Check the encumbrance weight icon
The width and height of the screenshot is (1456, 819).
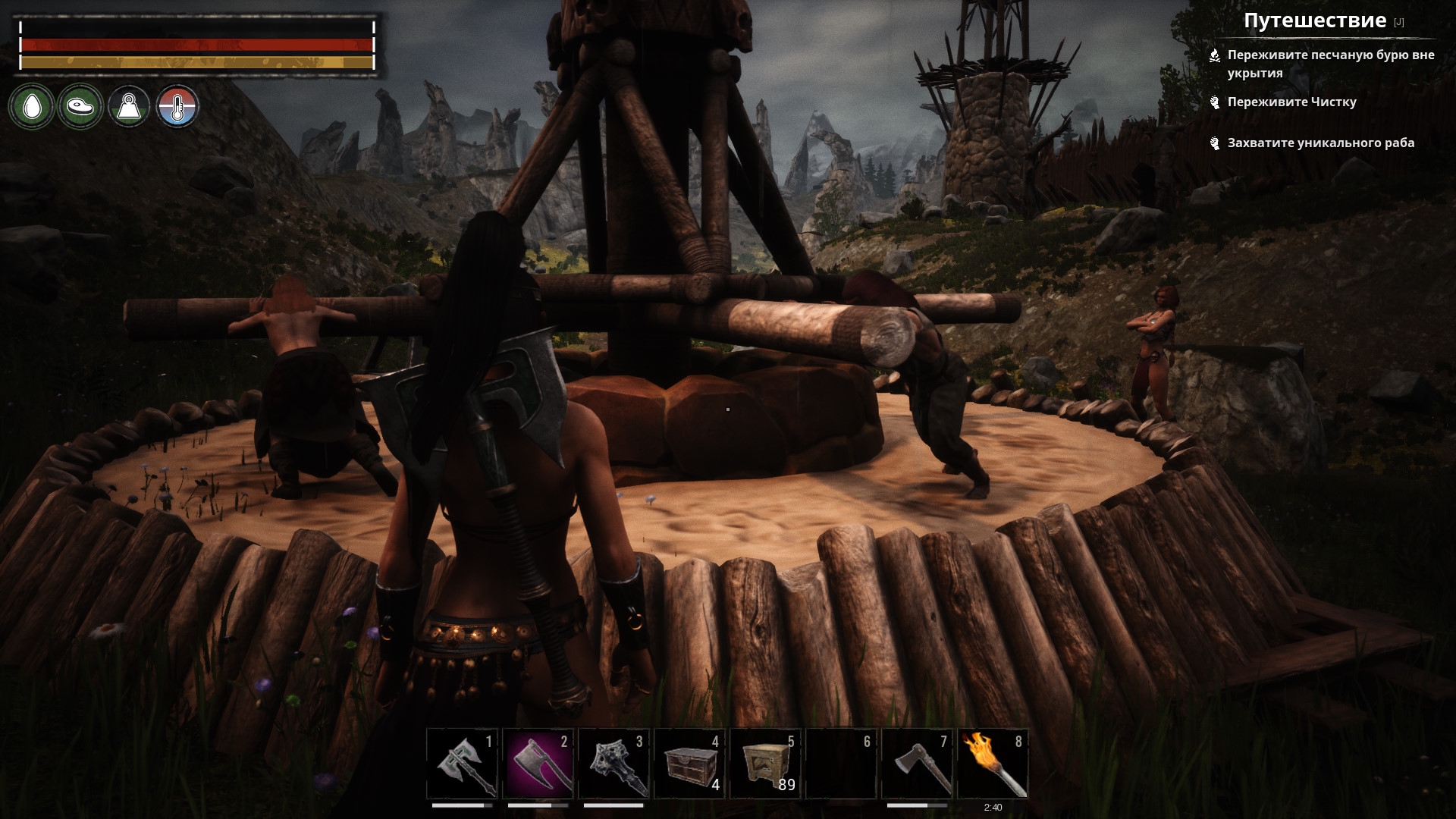tap(129, 106)
